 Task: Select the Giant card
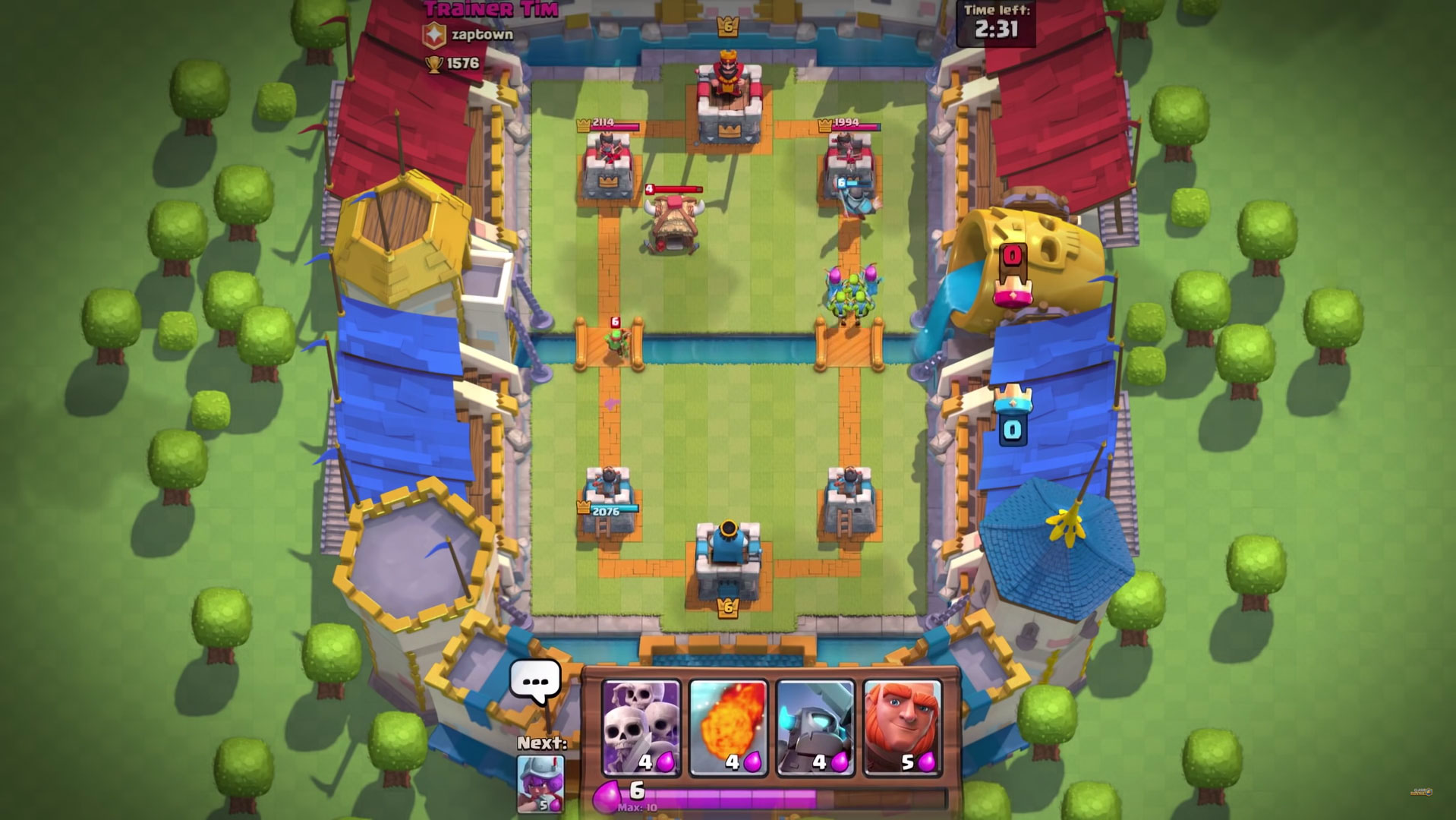click(x=903, y=727)
